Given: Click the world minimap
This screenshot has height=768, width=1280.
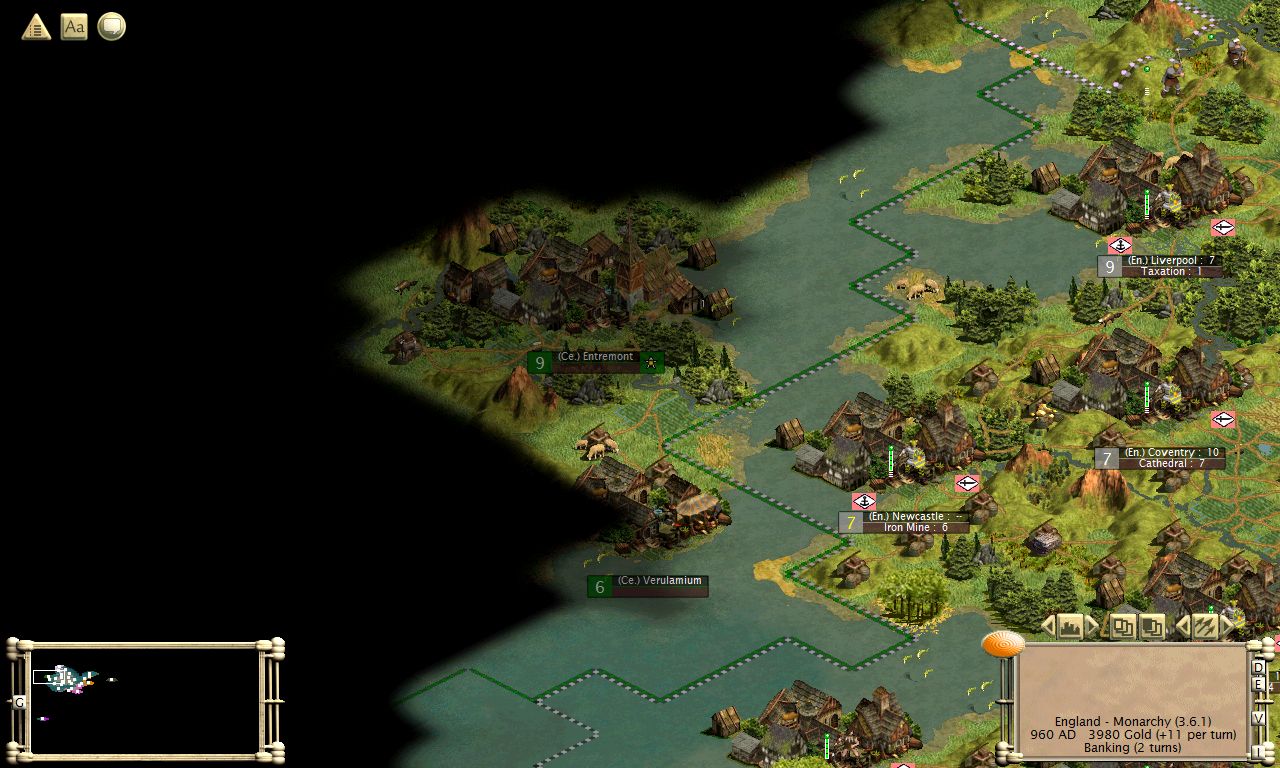Looking at the screenshot, I should tap(145, 699).
